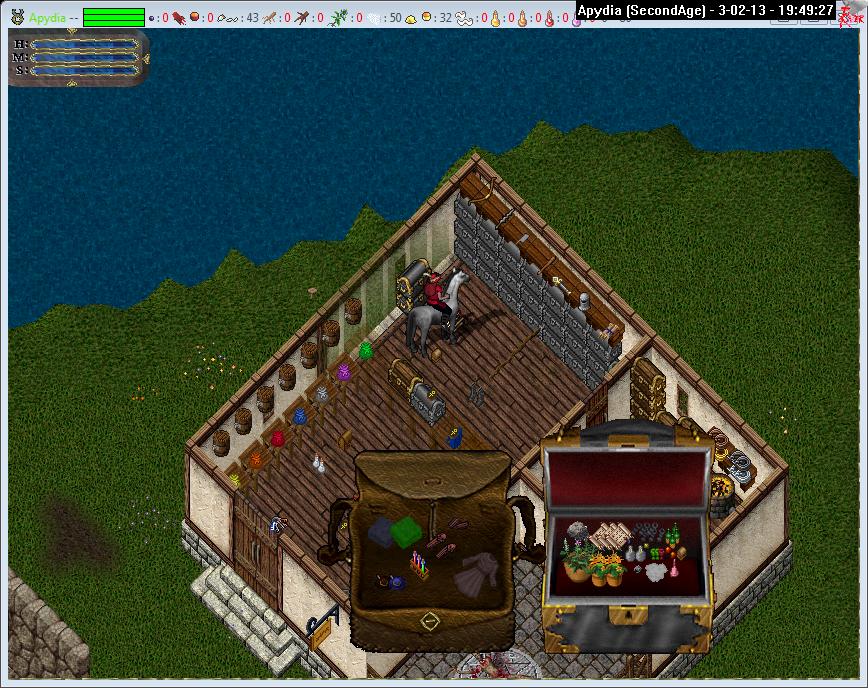Select the white fluffy pile in chest

coord(656,572)
